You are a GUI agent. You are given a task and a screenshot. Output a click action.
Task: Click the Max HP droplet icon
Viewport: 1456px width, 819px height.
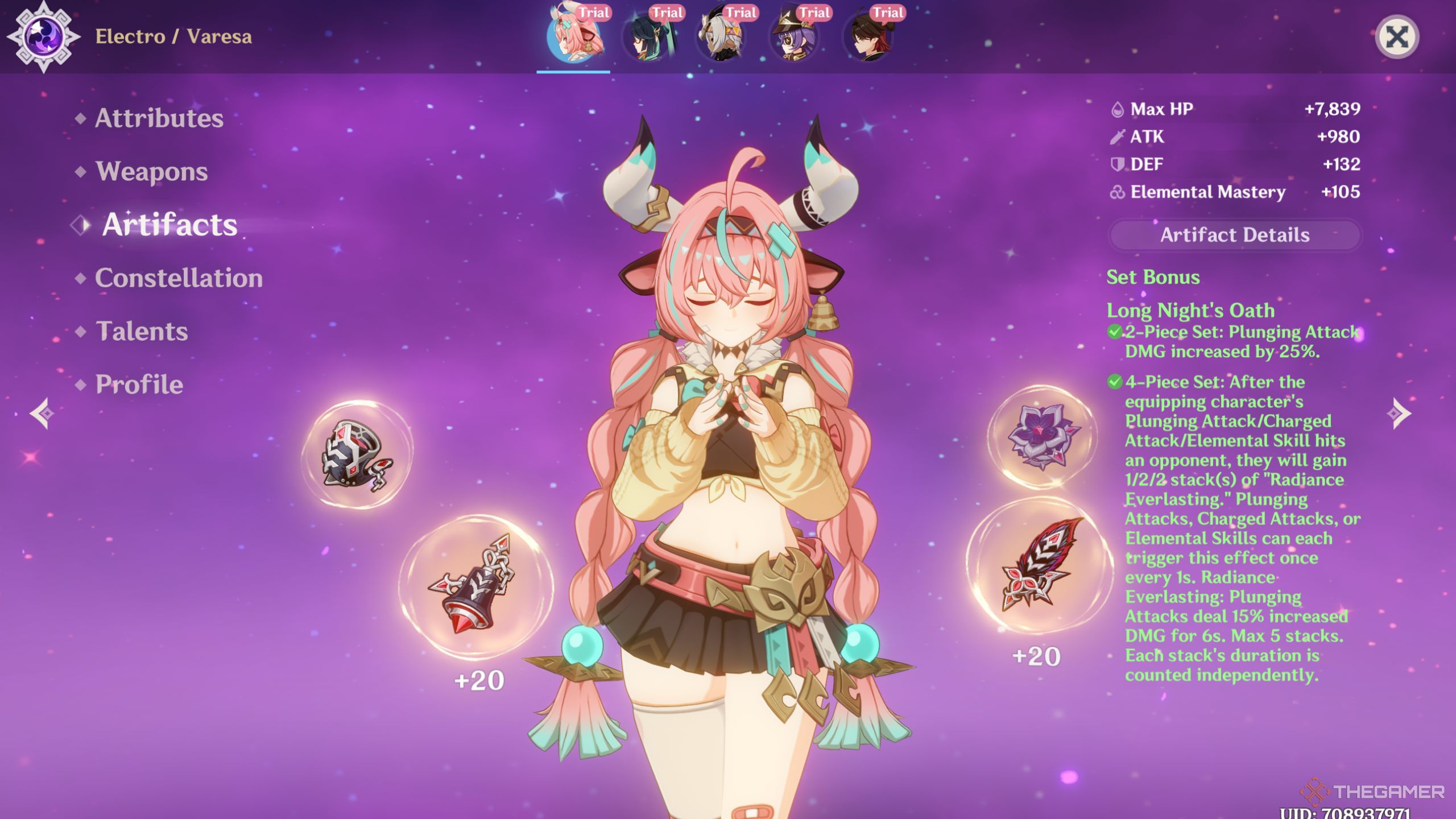pyautogui.click(x=1118, y=109)
